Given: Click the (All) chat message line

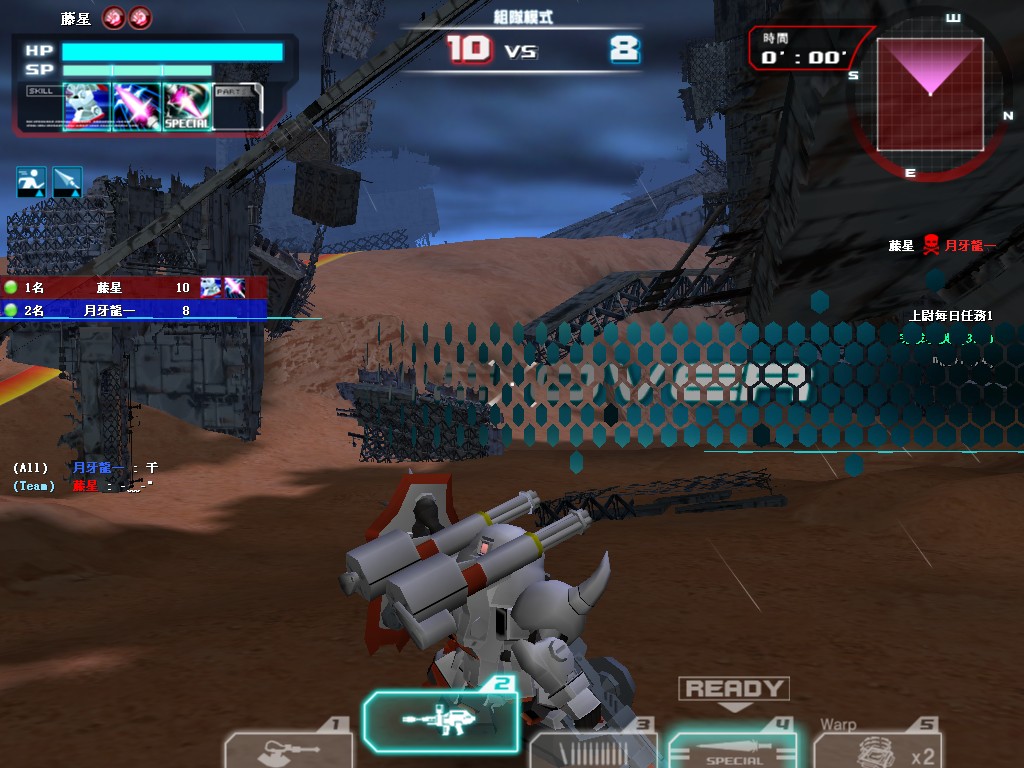Looking at the screenshot, I should tap(86, 467).
